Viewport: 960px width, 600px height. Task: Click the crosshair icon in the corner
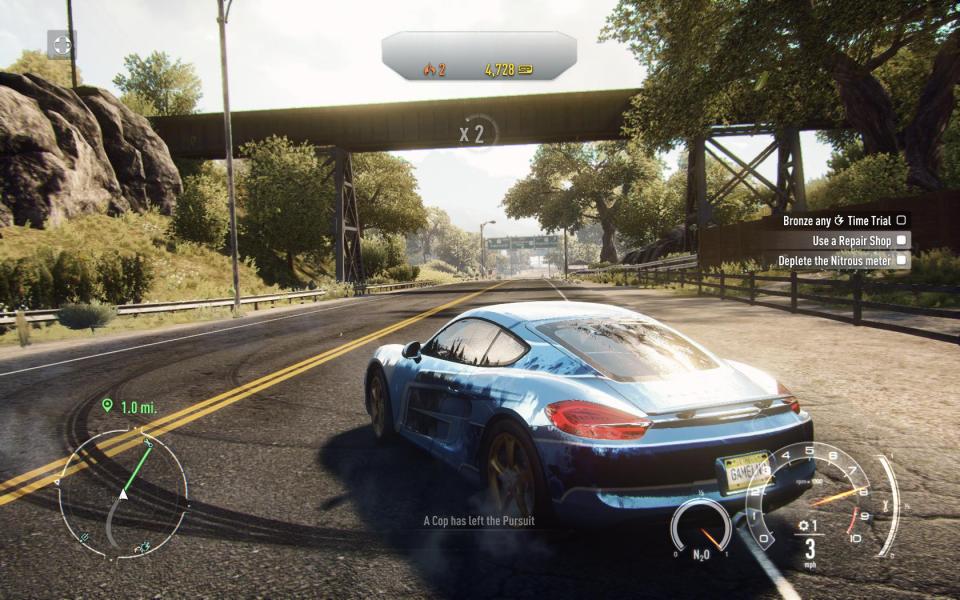pos(62,44)
